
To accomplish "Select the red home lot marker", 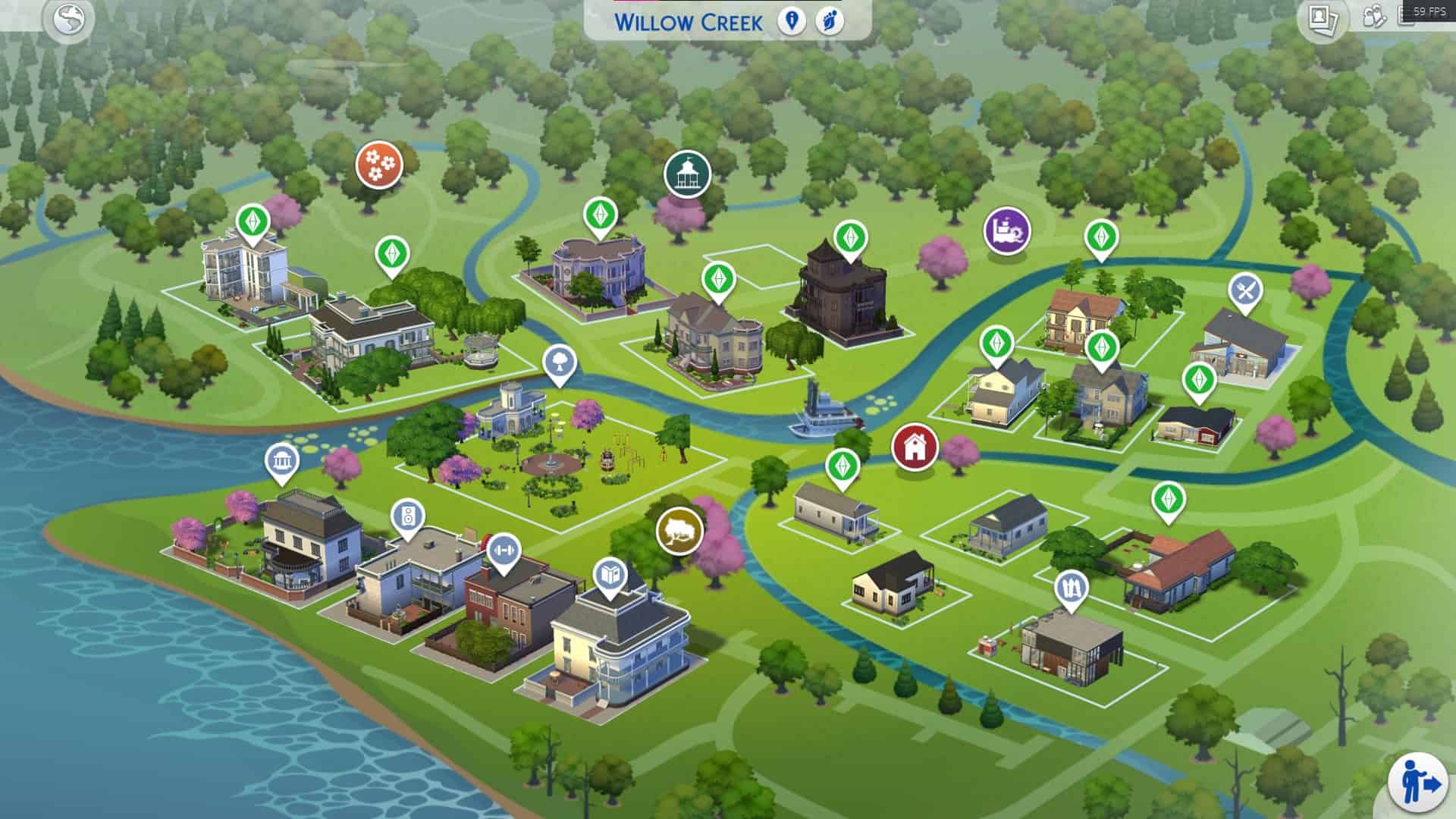I will (x=915, y=446).
